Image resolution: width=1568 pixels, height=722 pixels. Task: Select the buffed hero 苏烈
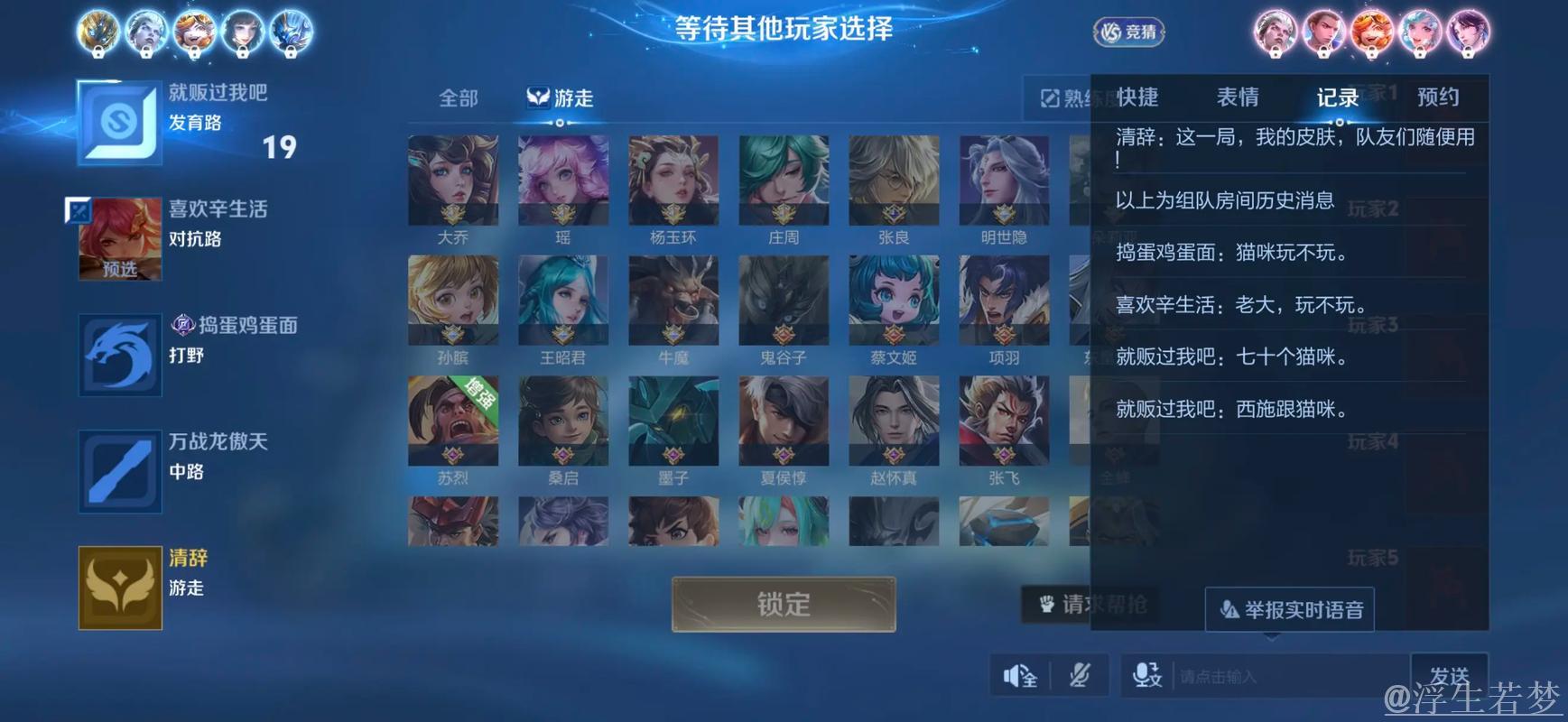[453, 421]
